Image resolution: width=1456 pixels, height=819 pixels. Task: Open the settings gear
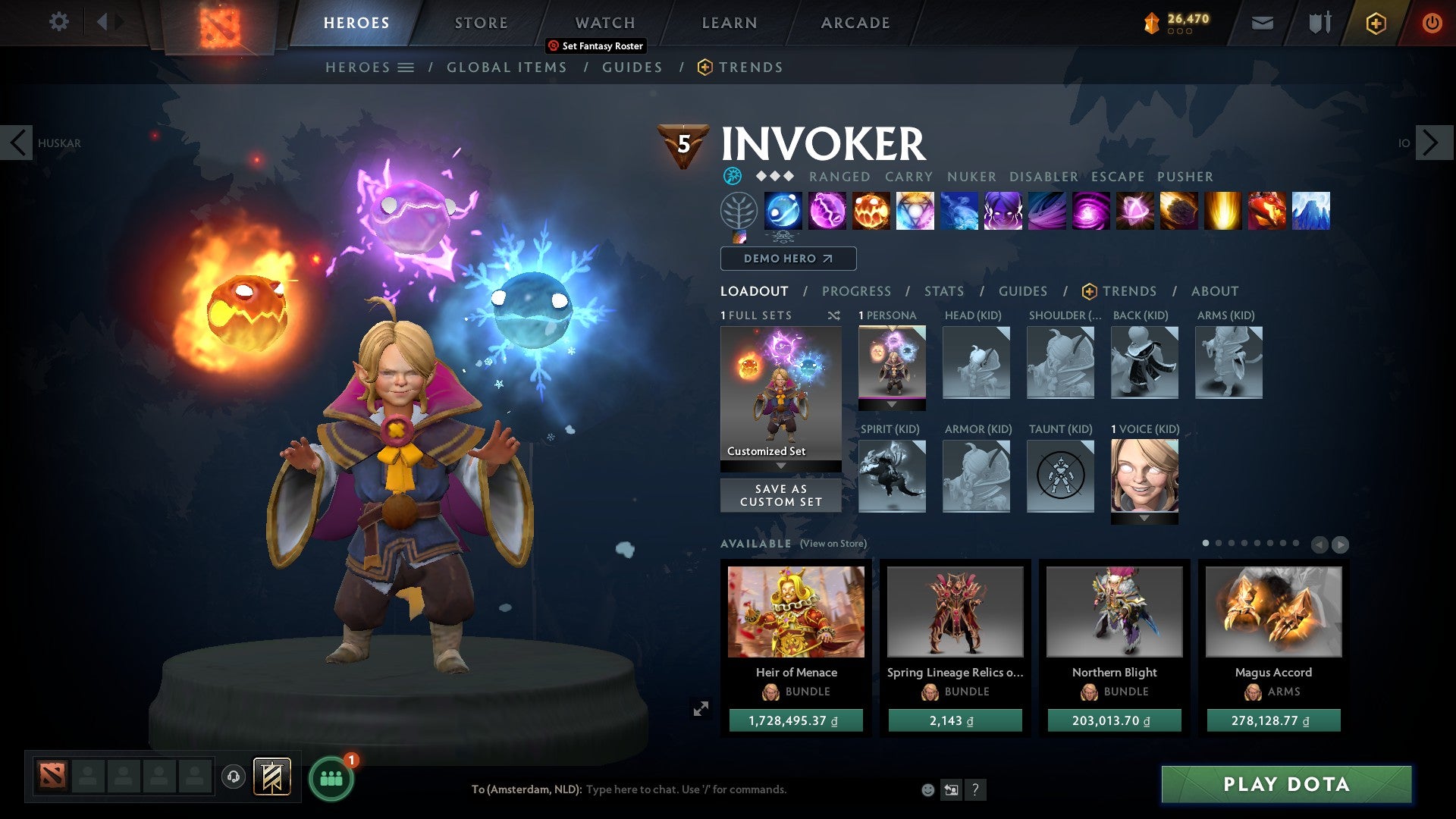click(58, 22)
